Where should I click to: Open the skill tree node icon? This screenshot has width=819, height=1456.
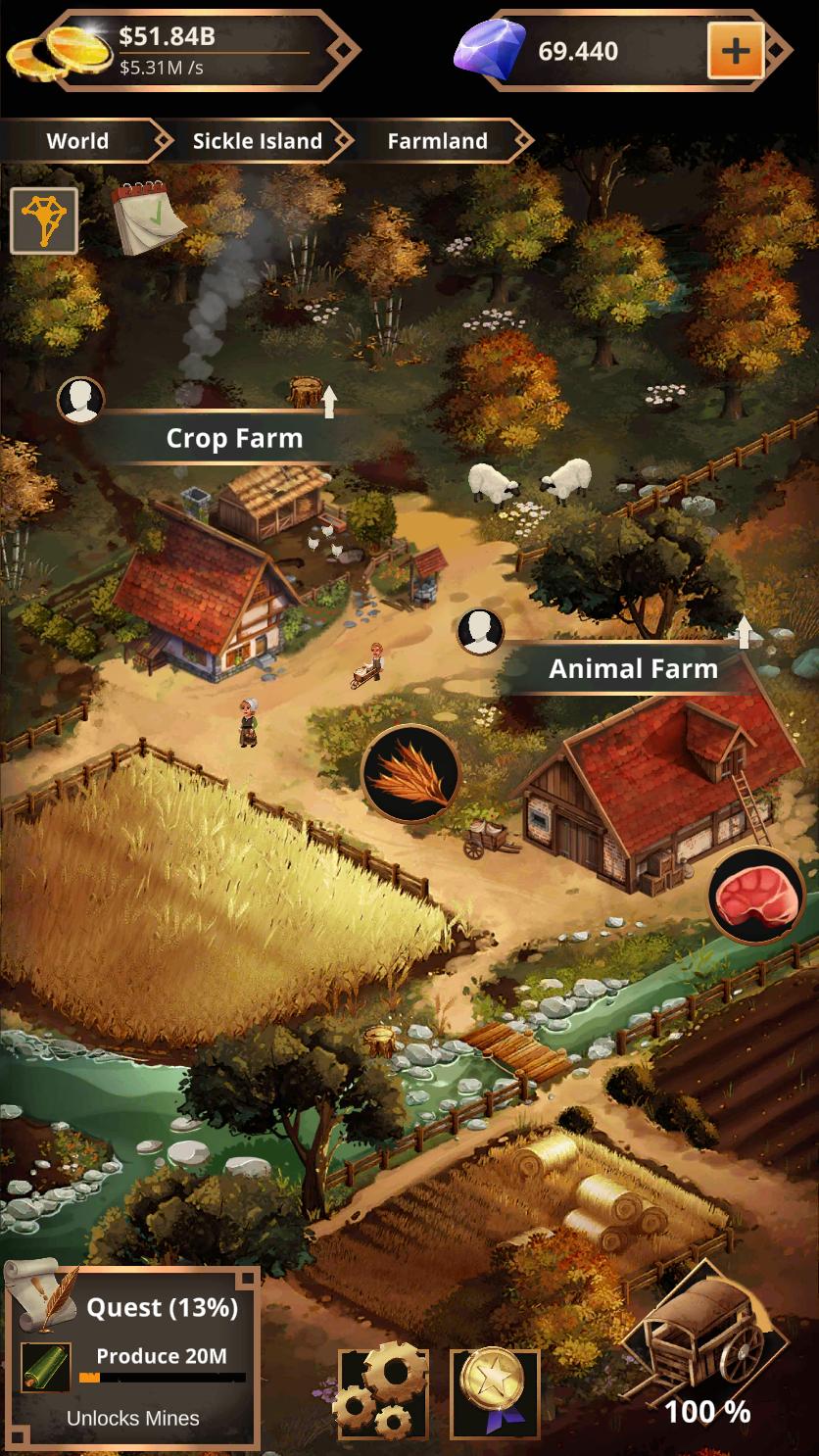coord(44,221)
